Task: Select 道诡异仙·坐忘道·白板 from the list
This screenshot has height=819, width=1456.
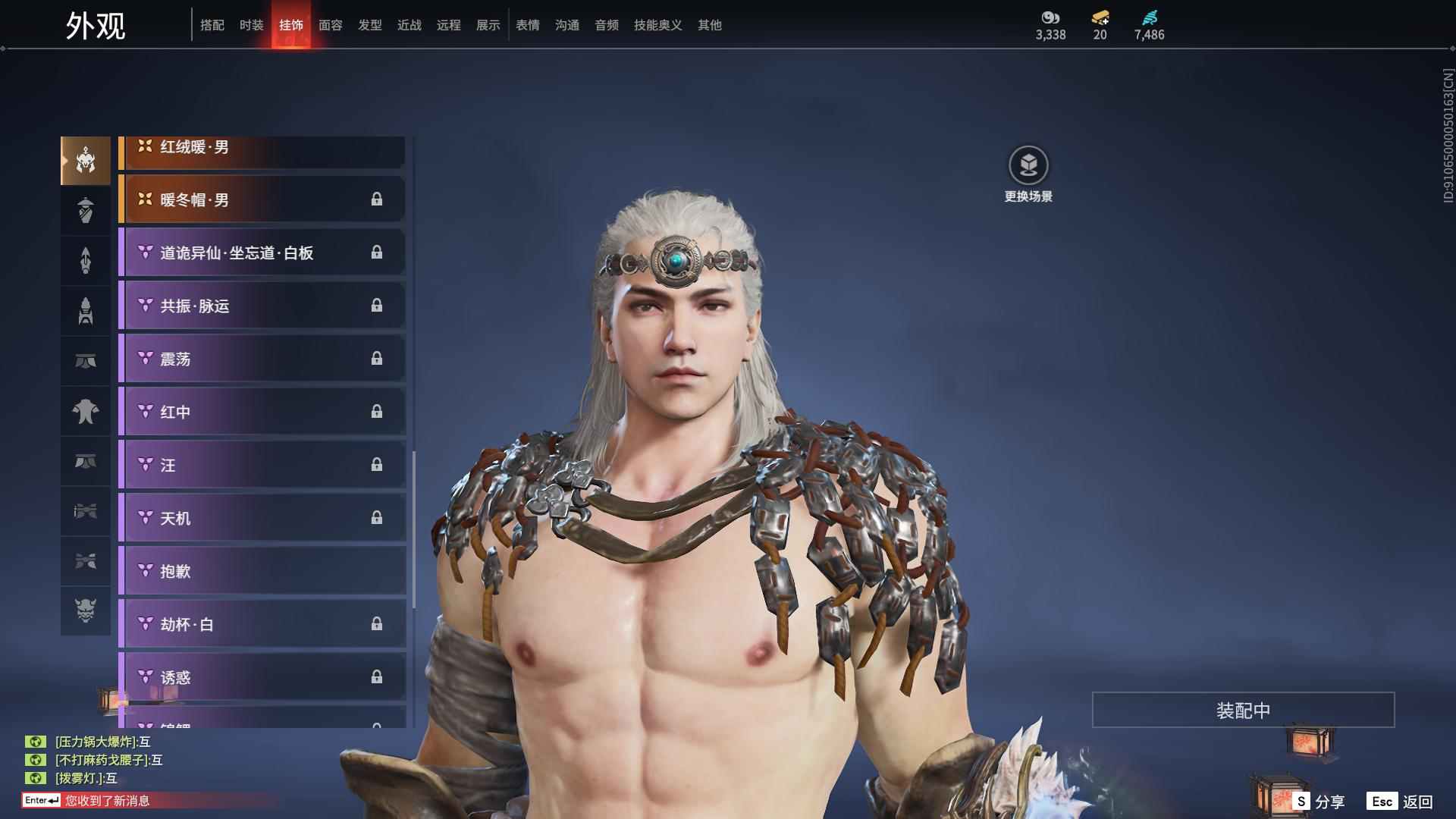Action: (x=262, y=253)
